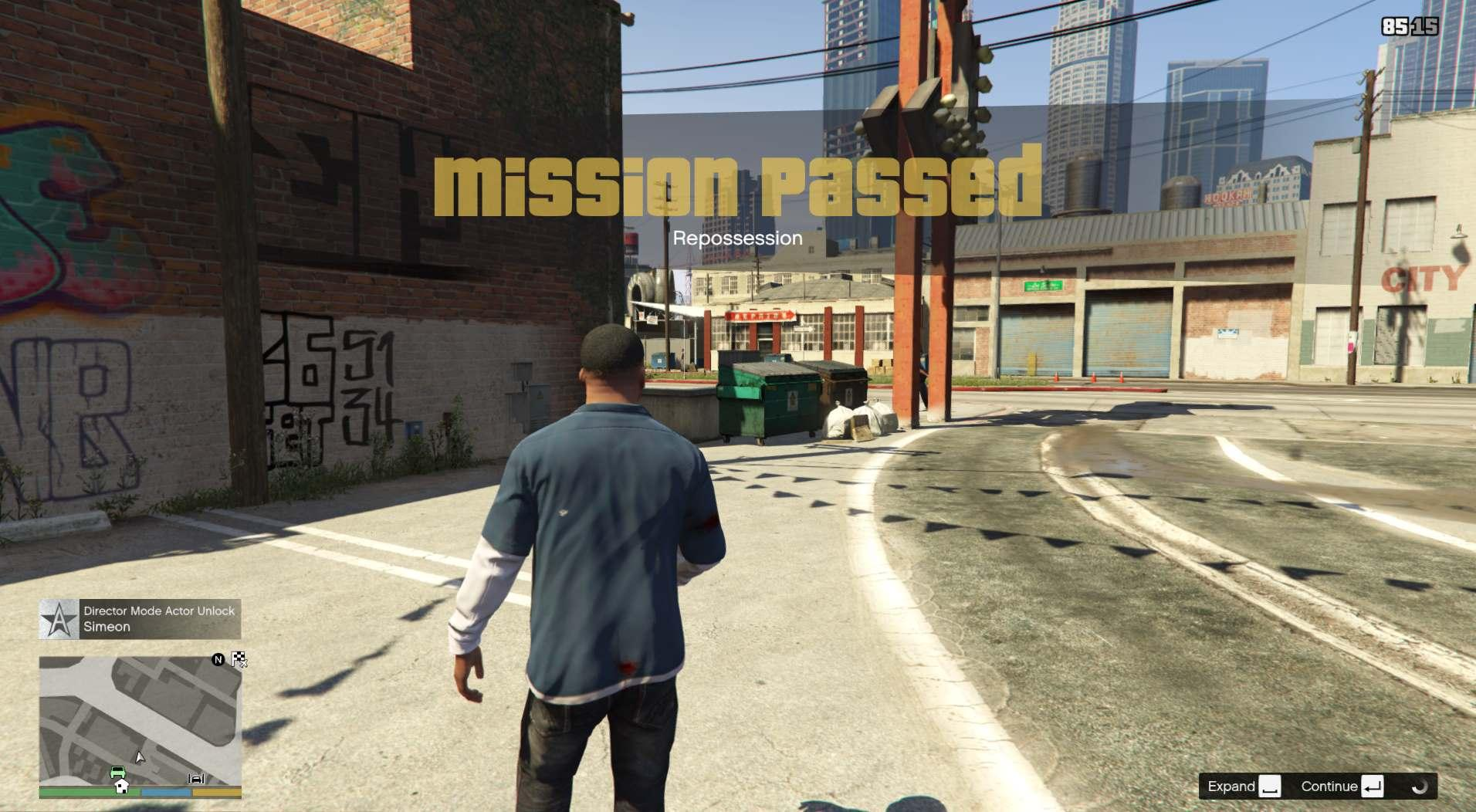Select the garage blip on the minimap
This screenshot has height=812, width=1476.
tap(197, 778)
